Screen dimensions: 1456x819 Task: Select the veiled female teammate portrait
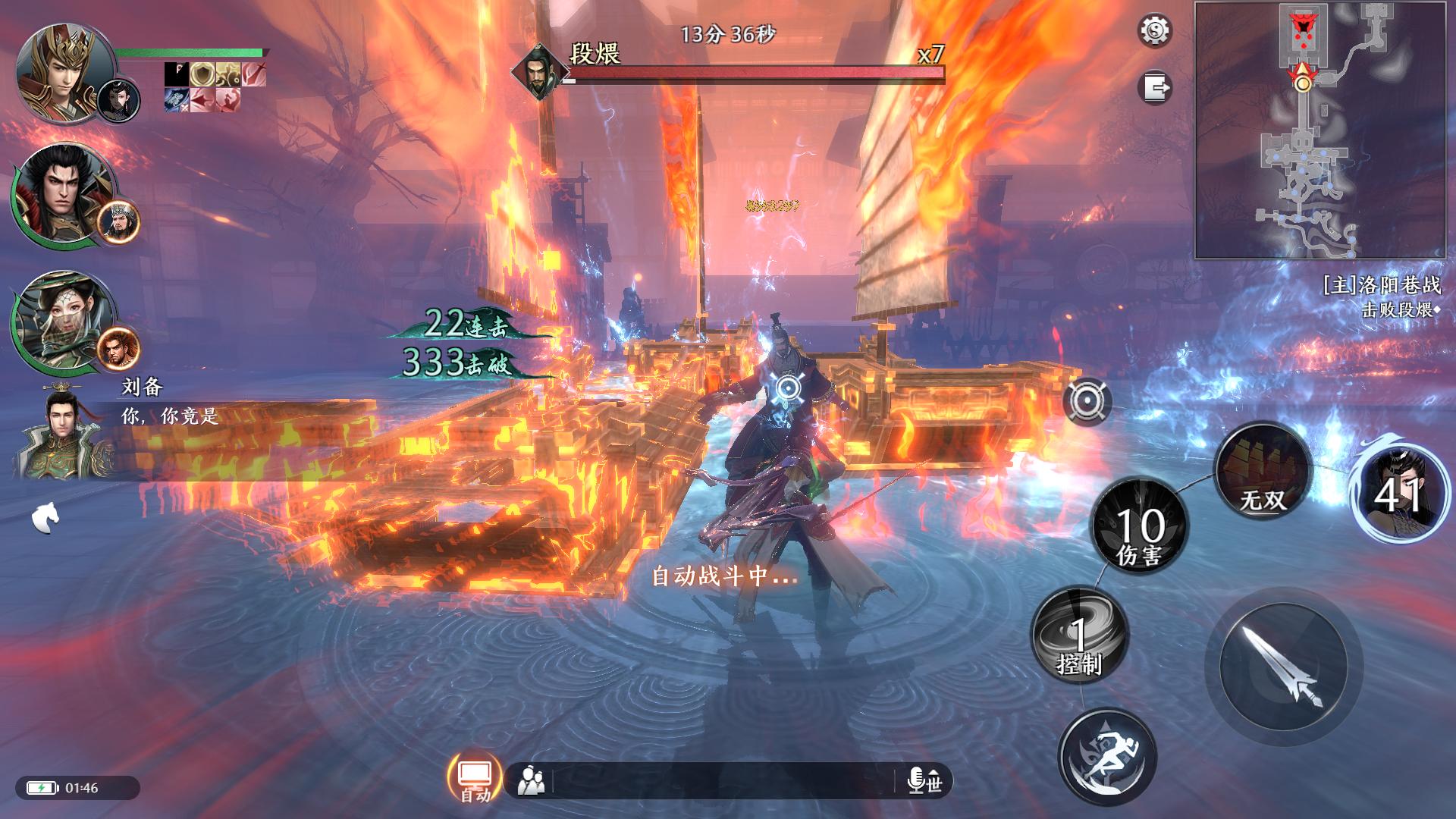click(x=61, y=320)
